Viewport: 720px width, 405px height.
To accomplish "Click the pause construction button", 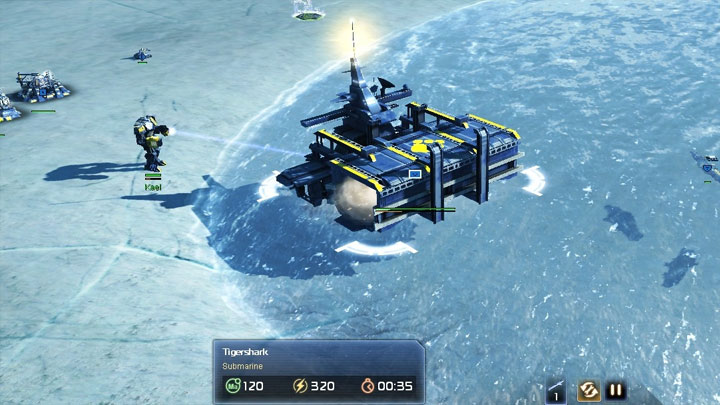I will [x=616, y=391].
